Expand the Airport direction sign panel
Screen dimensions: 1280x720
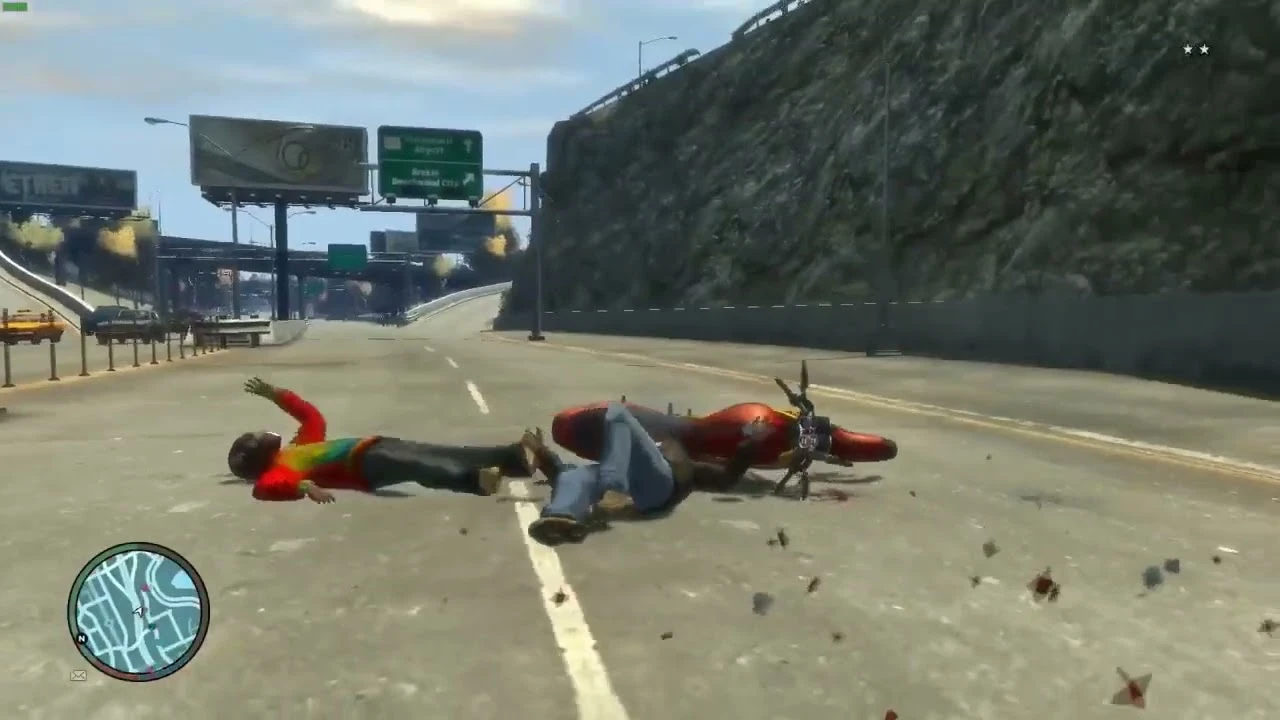[x=430, y=142]
